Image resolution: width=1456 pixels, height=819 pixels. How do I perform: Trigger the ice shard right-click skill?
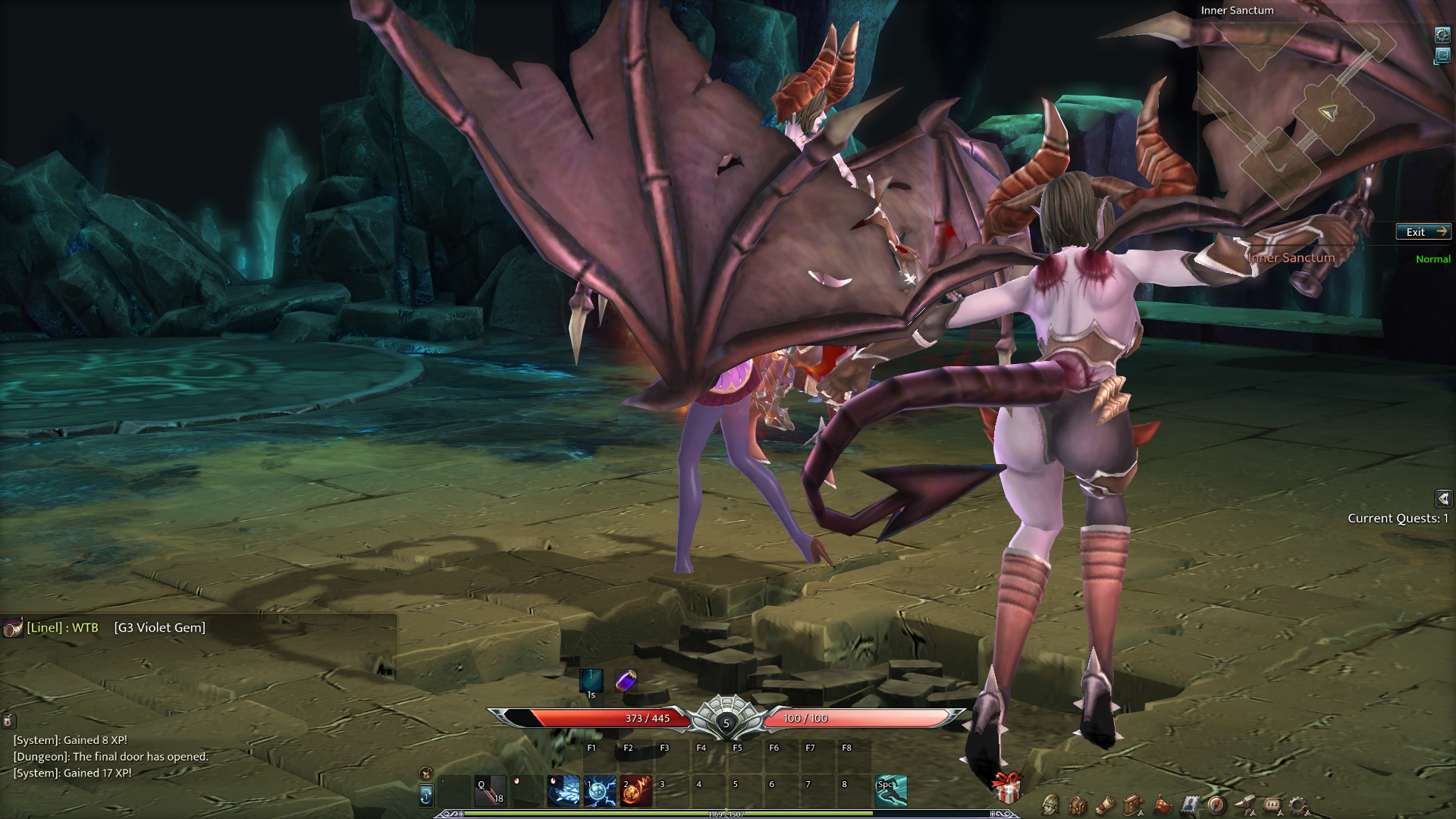pos(563,791)
